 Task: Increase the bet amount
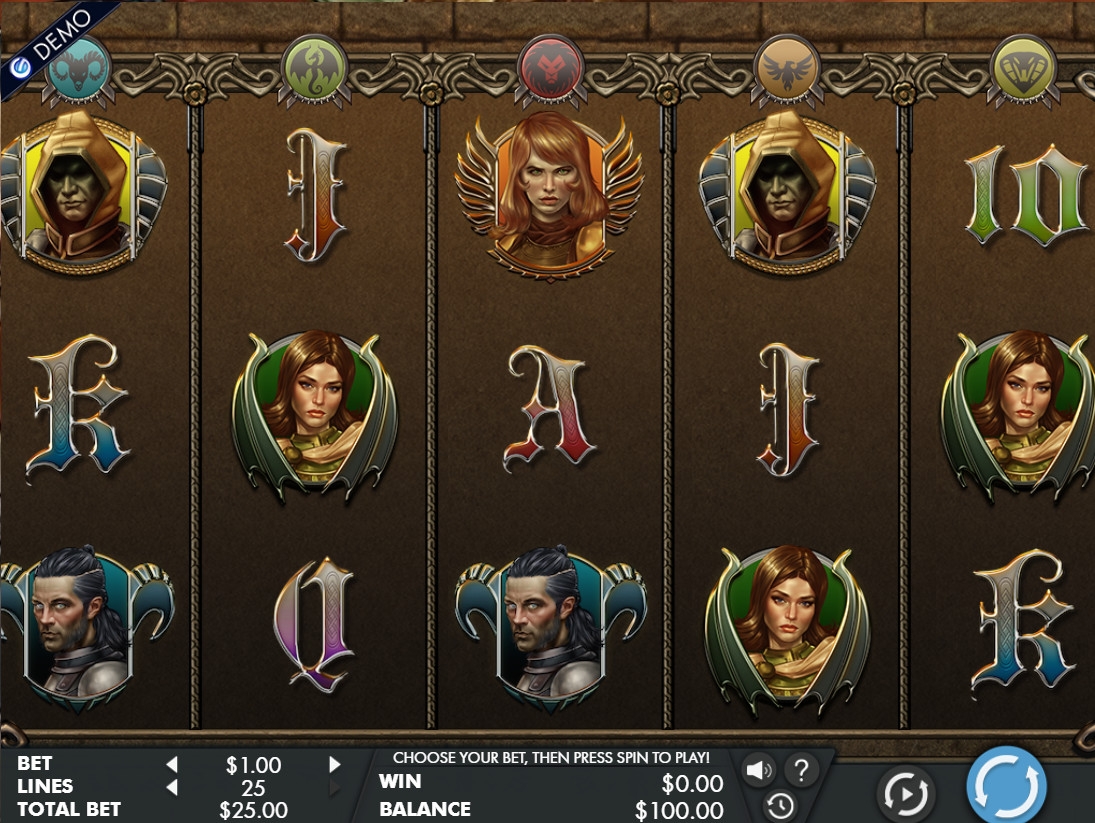coord(335,765)
